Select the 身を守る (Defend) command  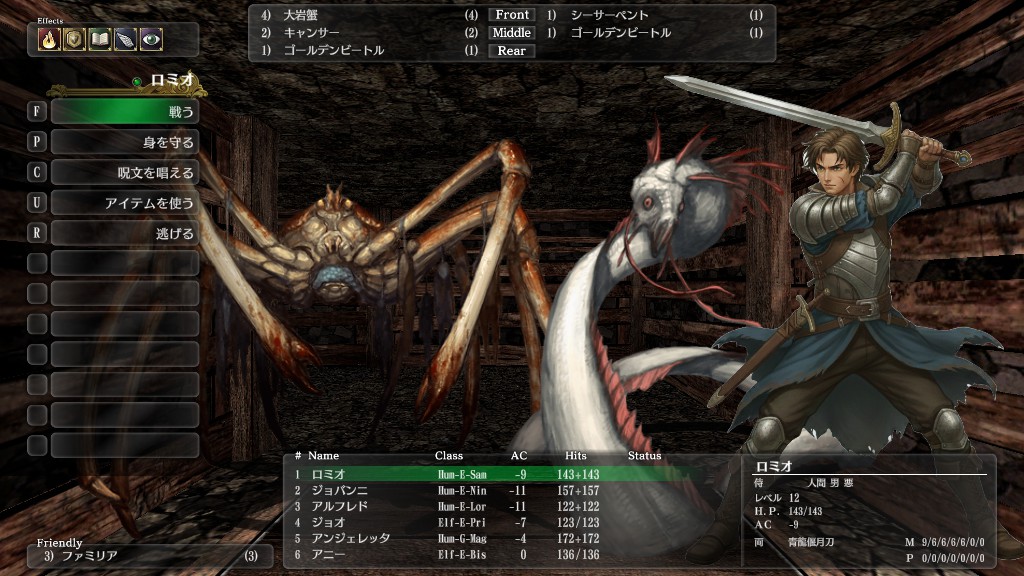(124, 142)
